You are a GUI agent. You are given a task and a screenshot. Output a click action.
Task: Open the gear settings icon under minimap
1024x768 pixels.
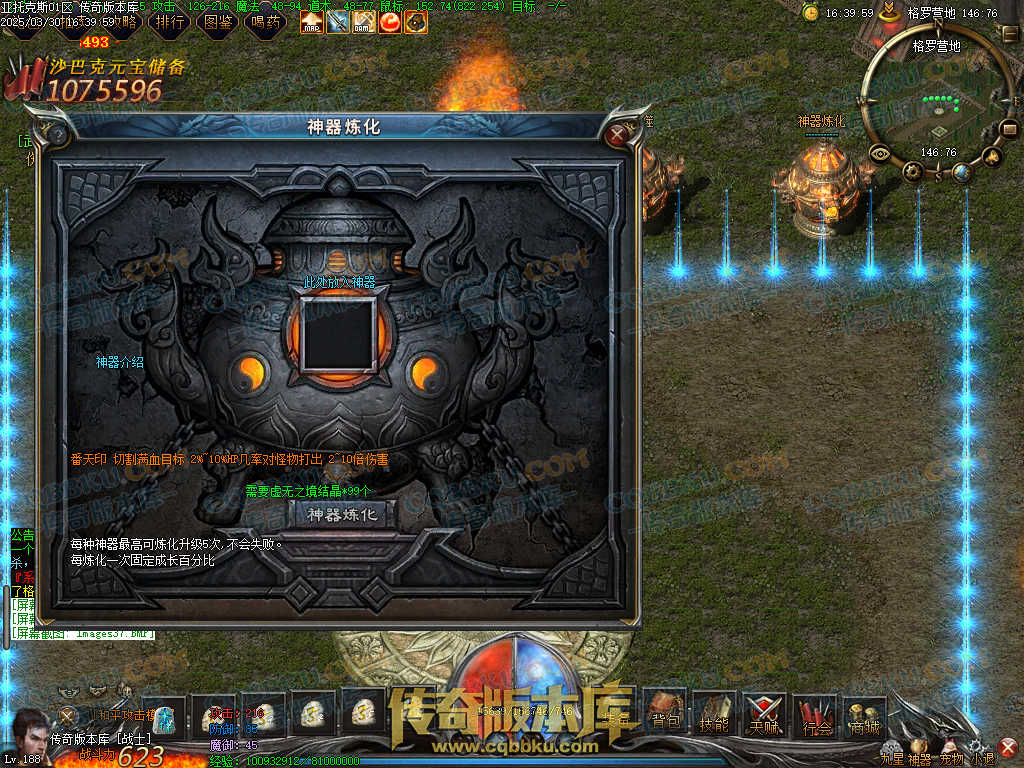pyautogui.click(x=913, y=171)
